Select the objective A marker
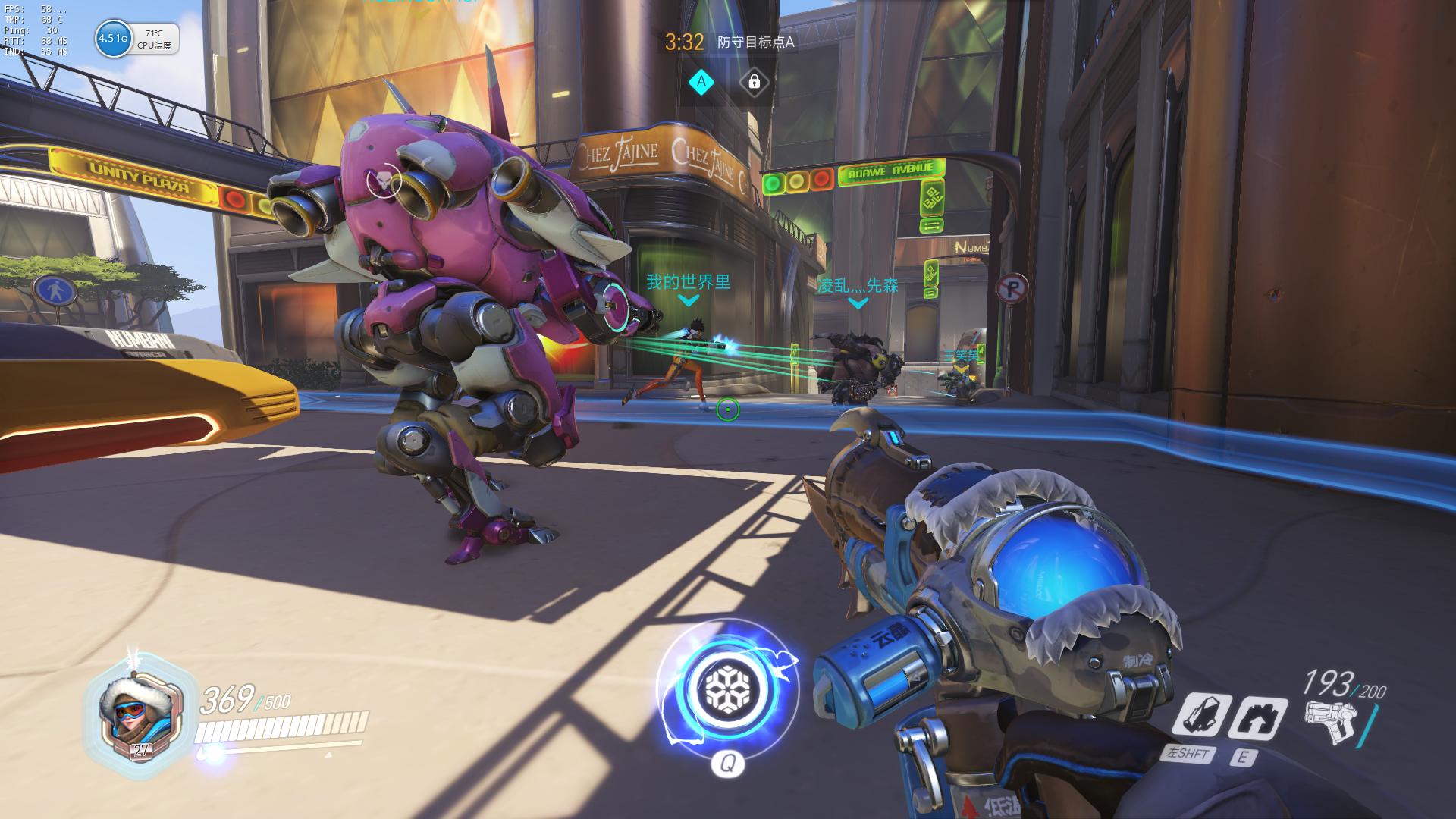The width and height of the screenshot is (1456, 819). click(x=701, y=82)
